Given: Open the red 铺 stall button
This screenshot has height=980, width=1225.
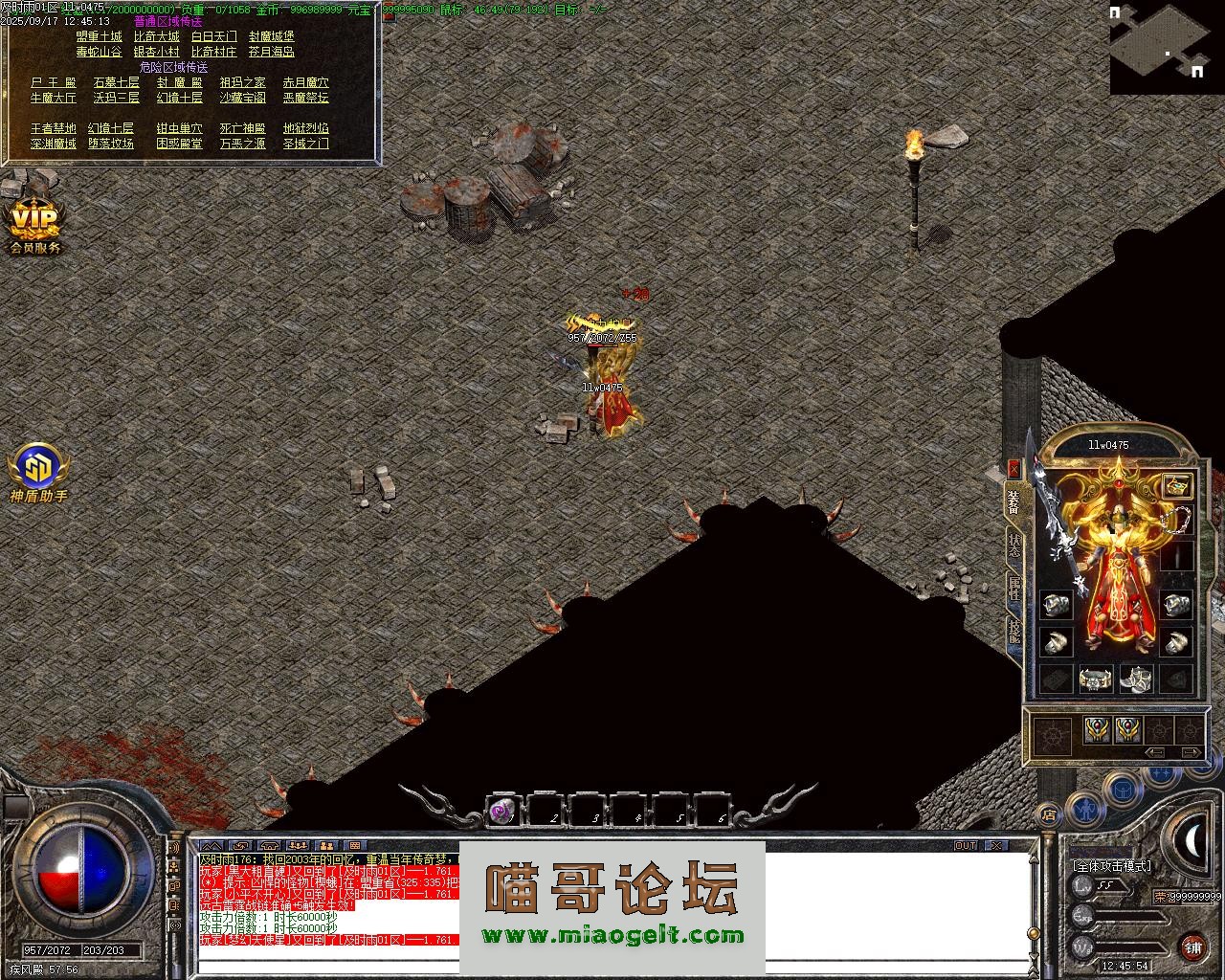Looking at the screenshot, I should pos(1192,947).
